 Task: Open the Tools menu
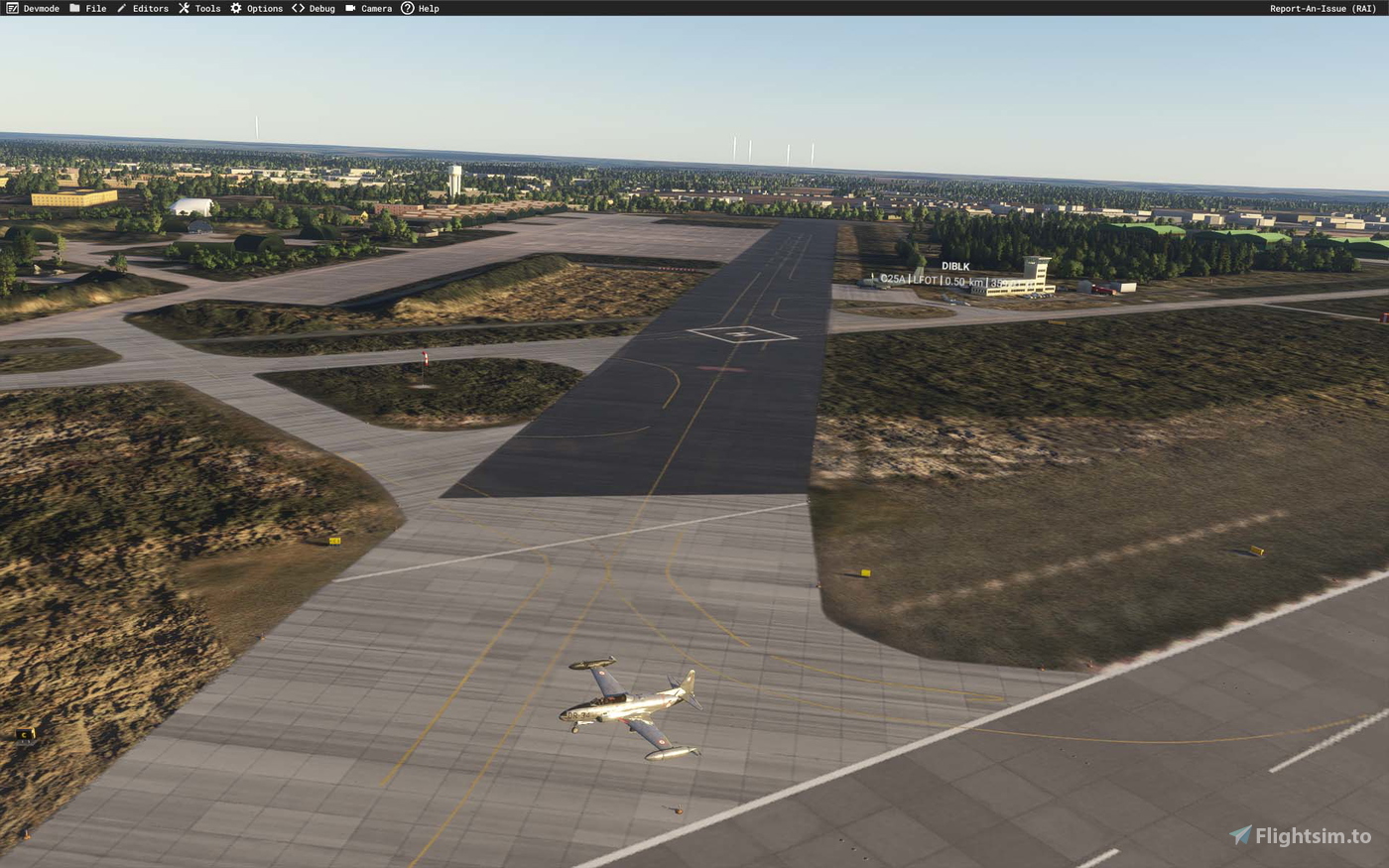click(207, 8)
